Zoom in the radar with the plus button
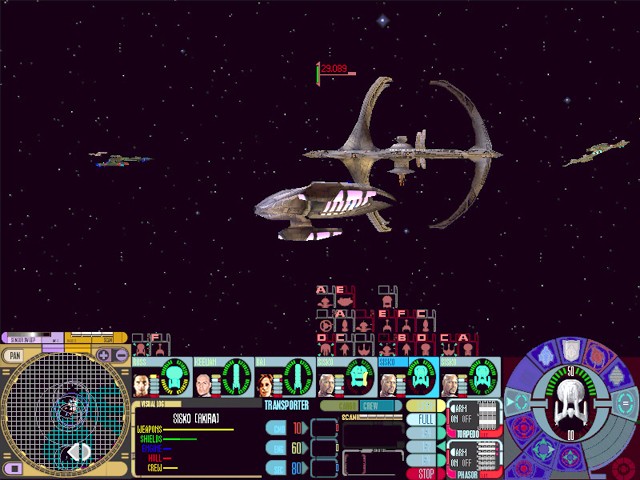 tap(104, 355)
